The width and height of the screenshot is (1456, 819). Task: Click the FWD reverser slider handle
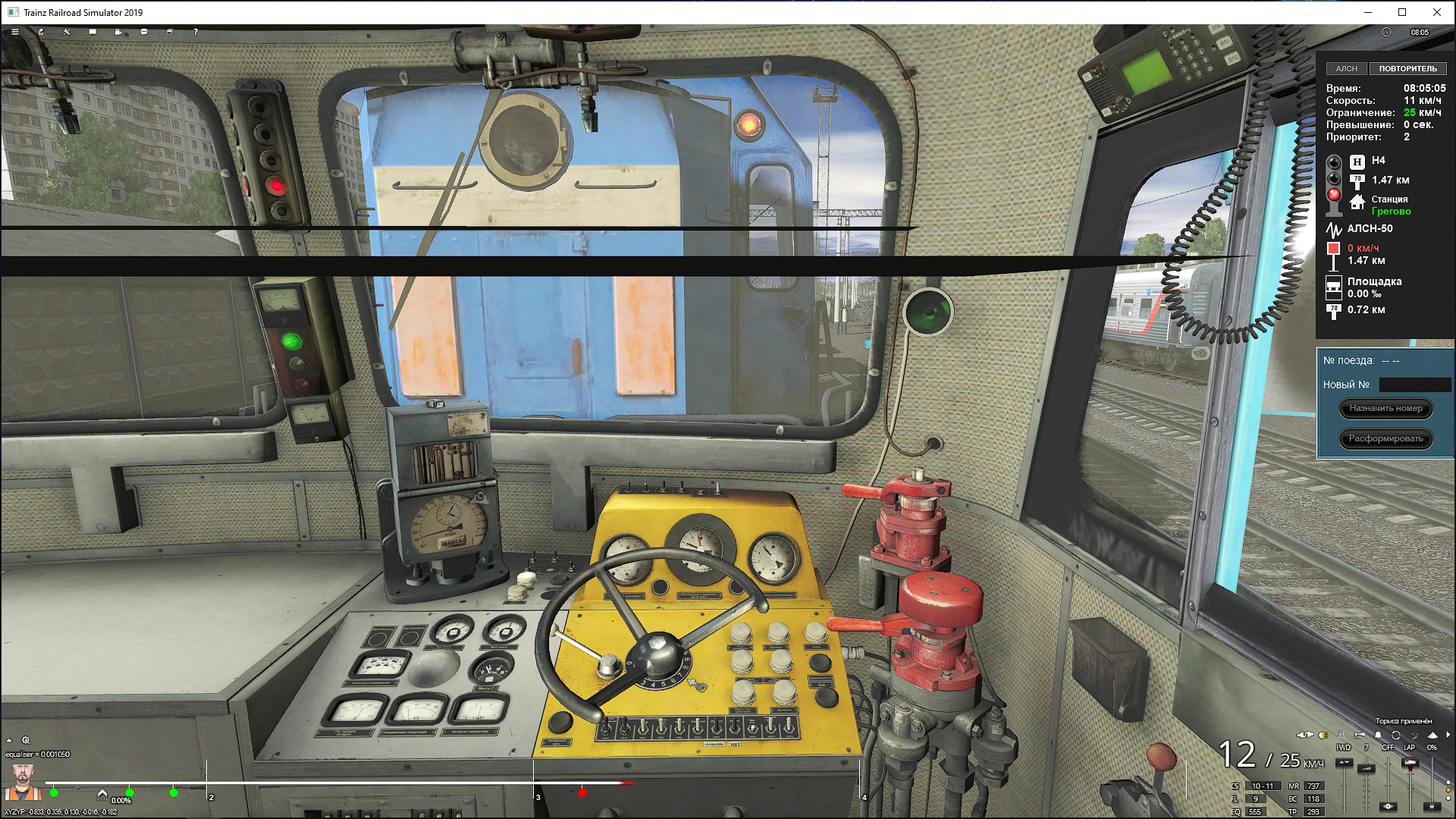tap(1344, 762)
